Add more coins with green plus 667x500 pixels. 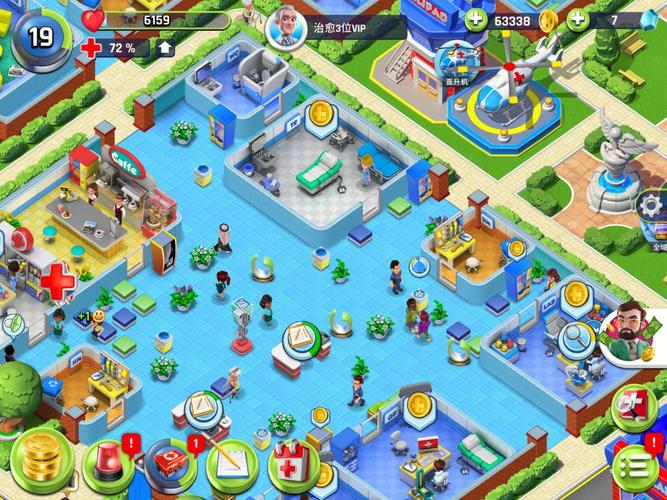coord(475,19)
